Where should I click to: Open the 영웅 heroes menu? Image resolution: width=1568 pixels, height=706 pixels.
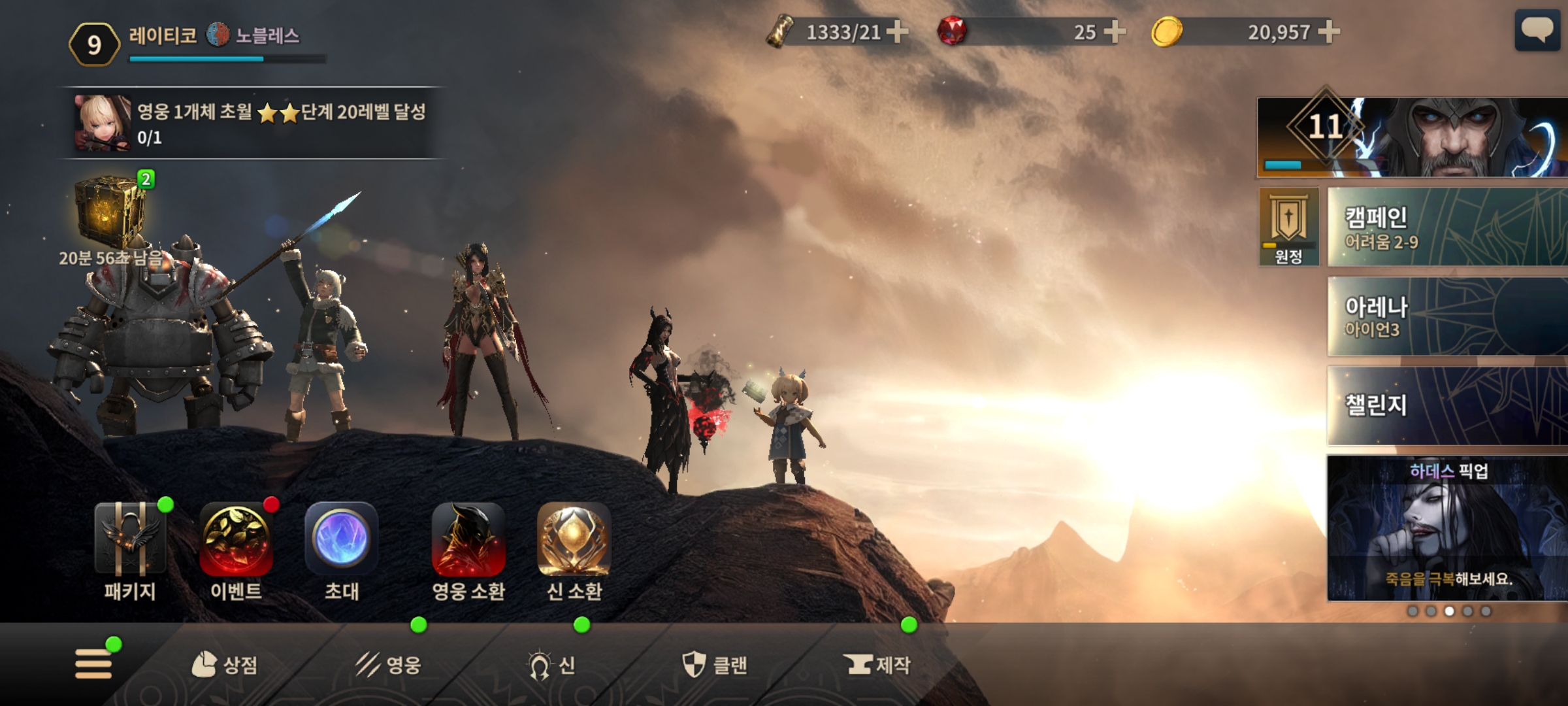tap(389, 665)
